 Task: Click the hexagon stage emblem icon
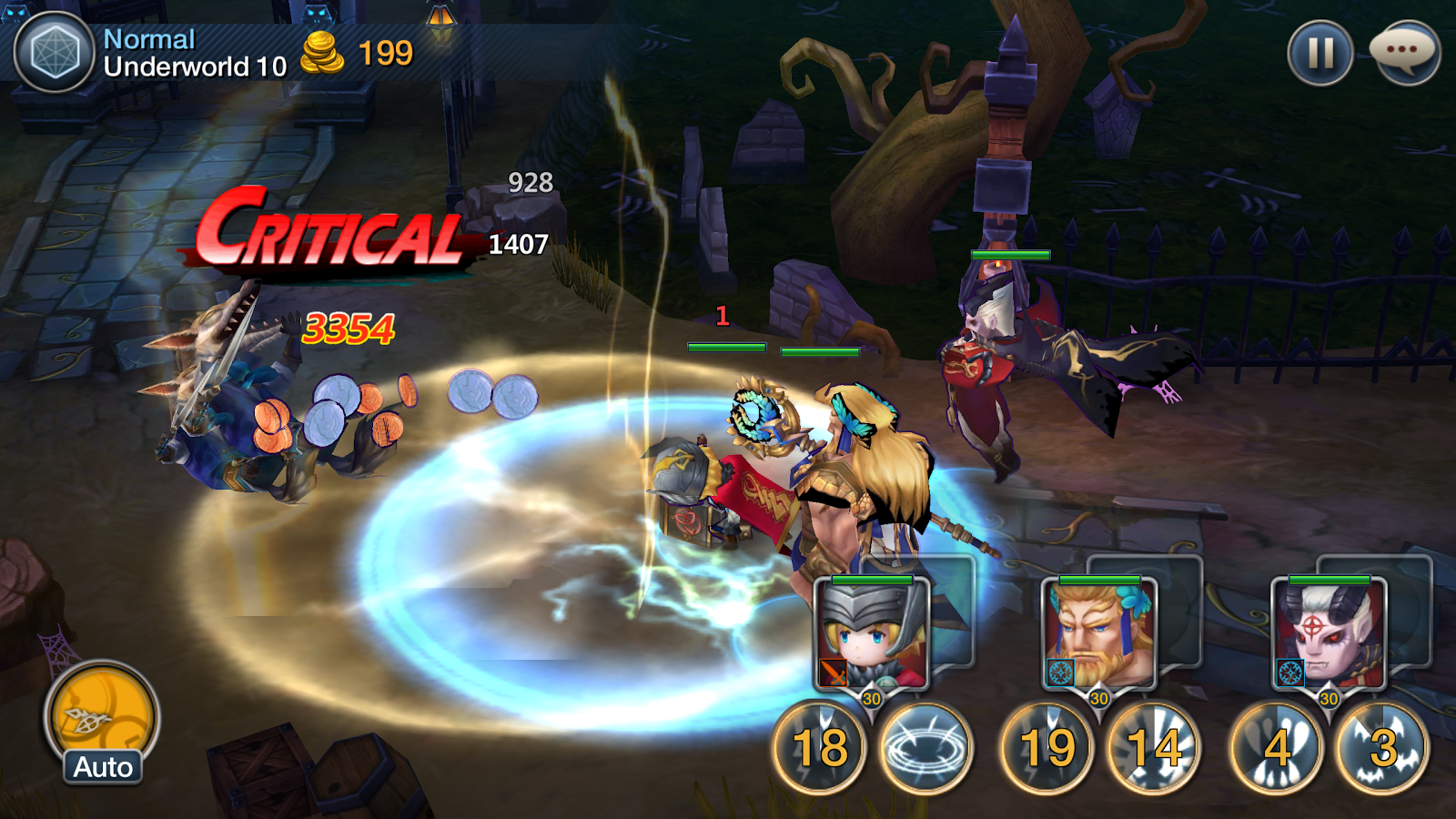coord(55,53)
